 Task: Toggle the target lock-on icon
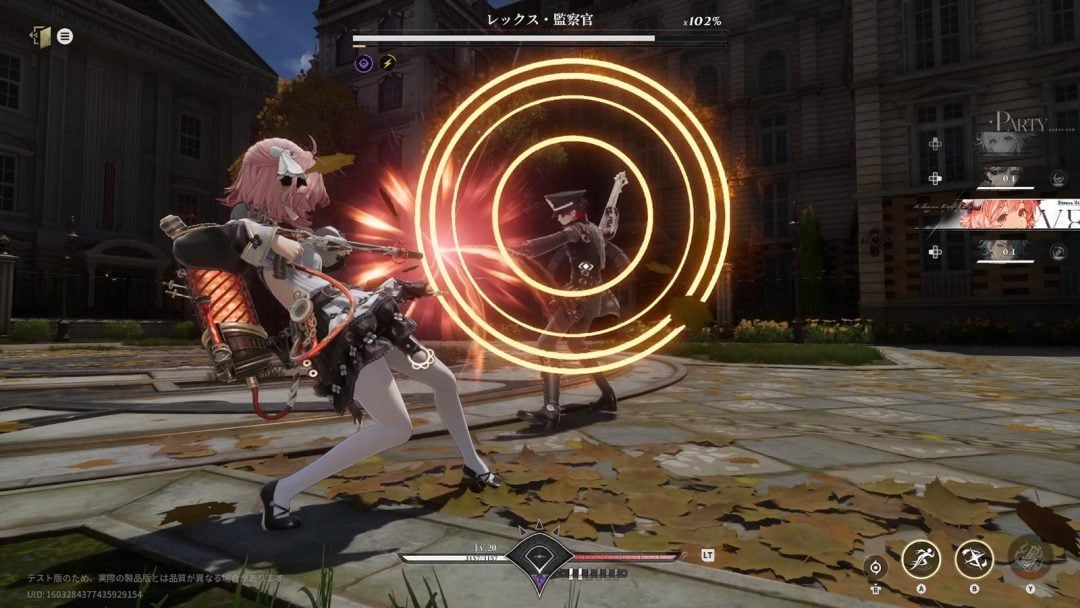click(875, 566)
